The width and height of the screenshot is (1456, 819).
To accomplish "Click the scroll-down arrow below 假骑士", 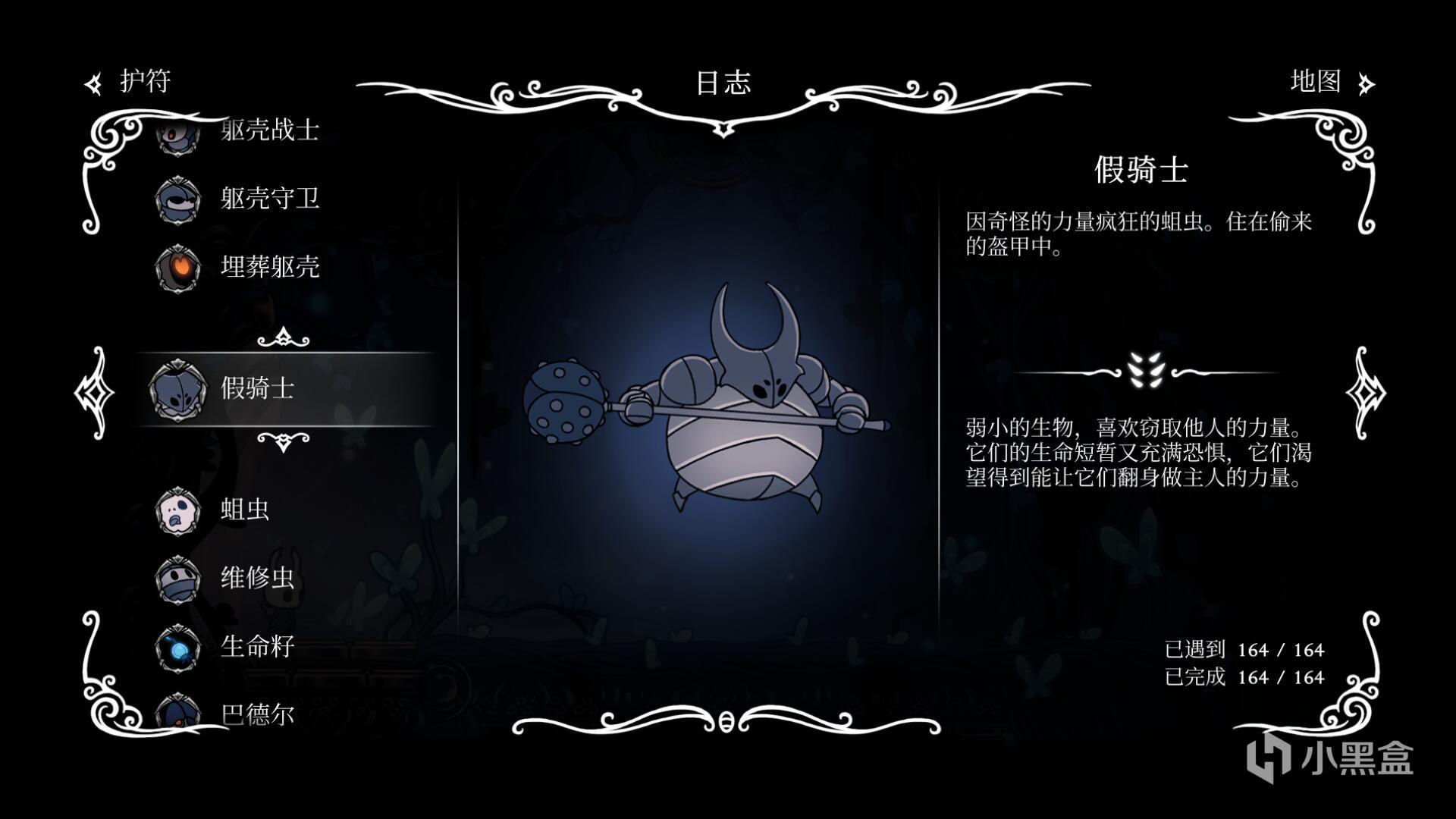I will (x=284, y=441).
